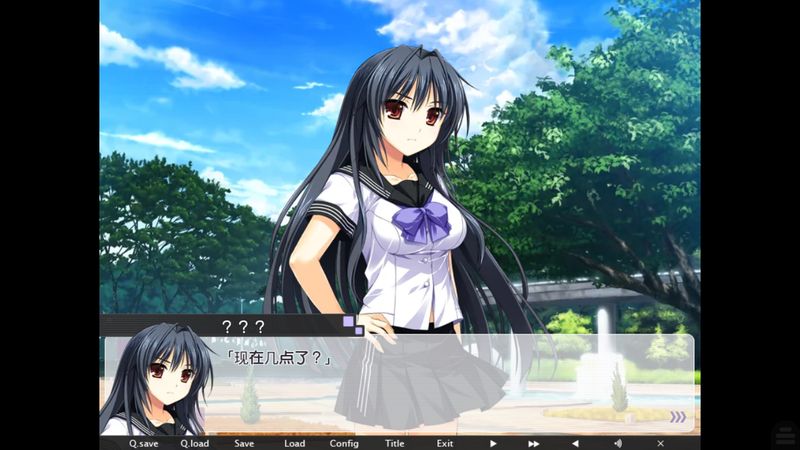The width and height of the screenshot is (800, 450).
Task: Advance dialogue via the triple-chevron indicator
Action: pos(678,417)
